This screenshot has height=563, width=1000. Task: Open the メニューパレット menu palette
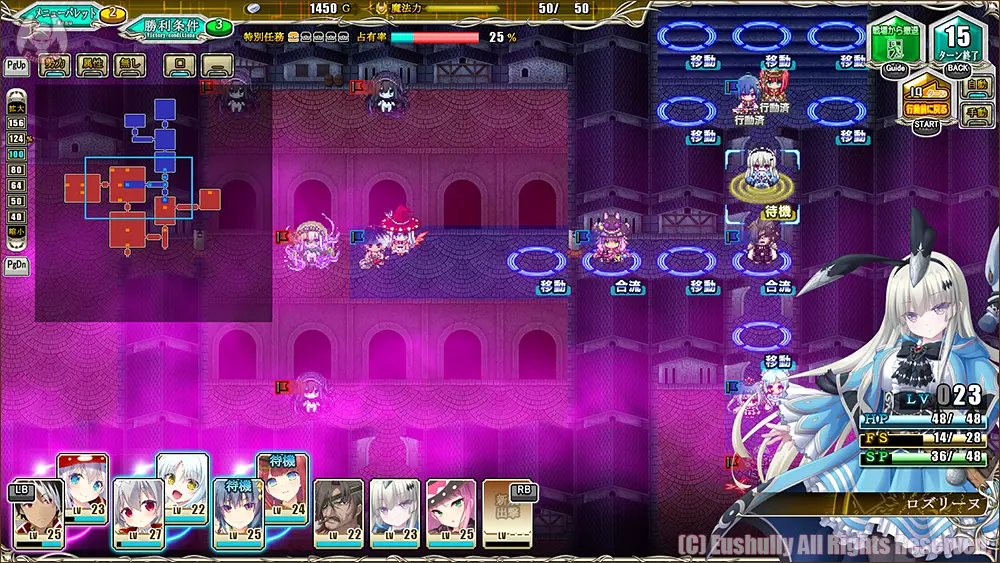coord(62,13)
